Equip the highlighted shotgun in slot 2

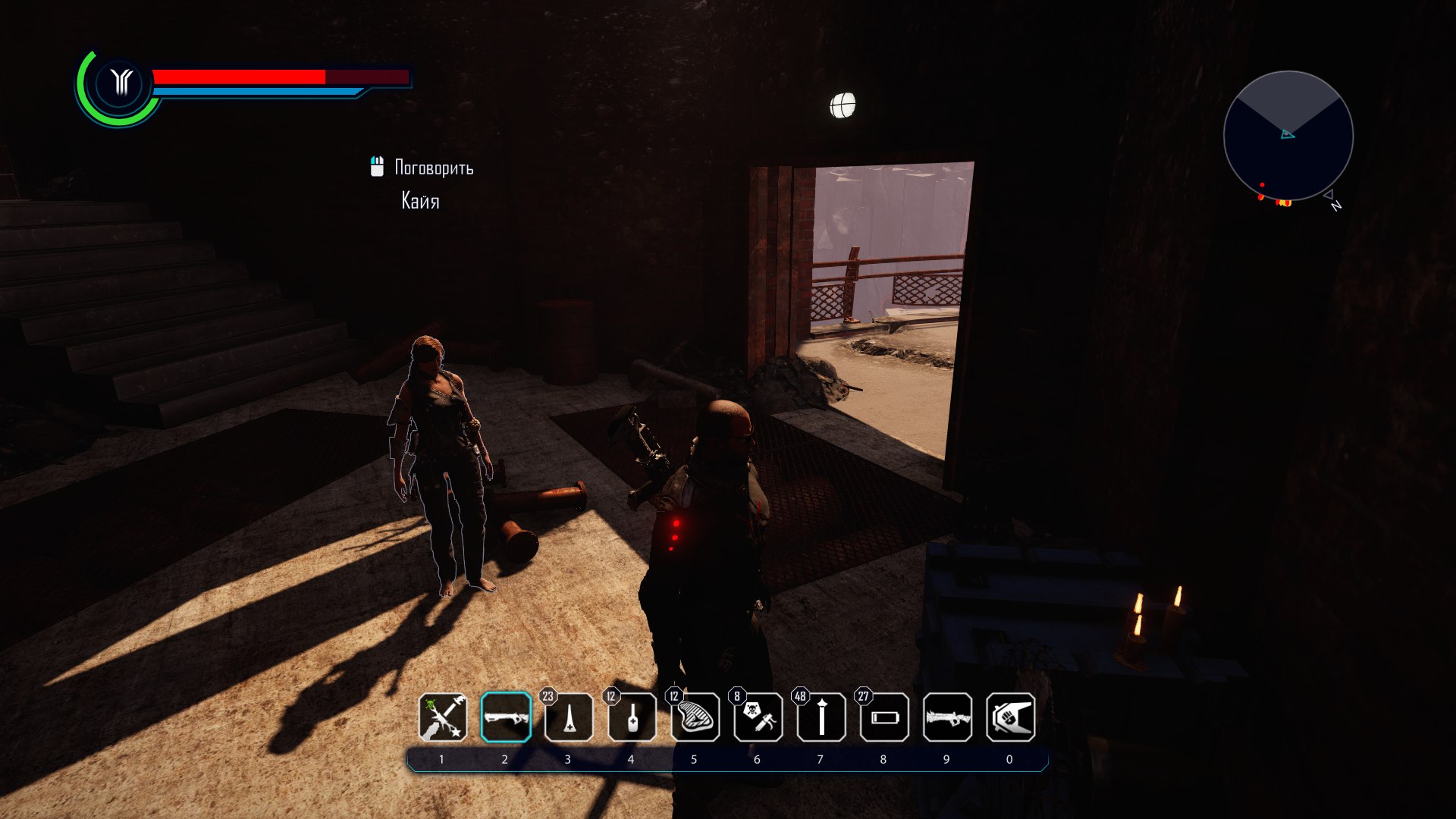(x=506, y=717)
